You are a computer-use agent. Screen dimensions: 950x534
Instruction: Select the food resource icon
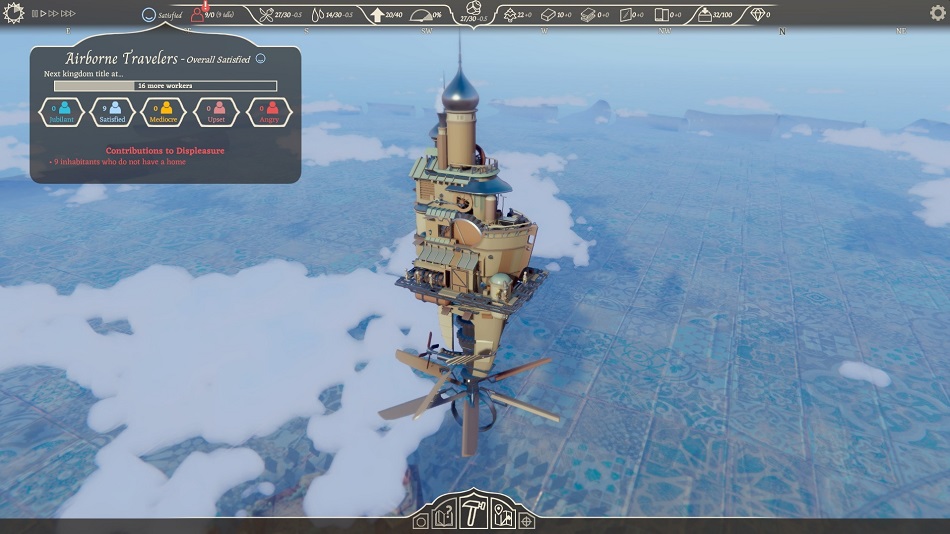click(x=266, y=15)
